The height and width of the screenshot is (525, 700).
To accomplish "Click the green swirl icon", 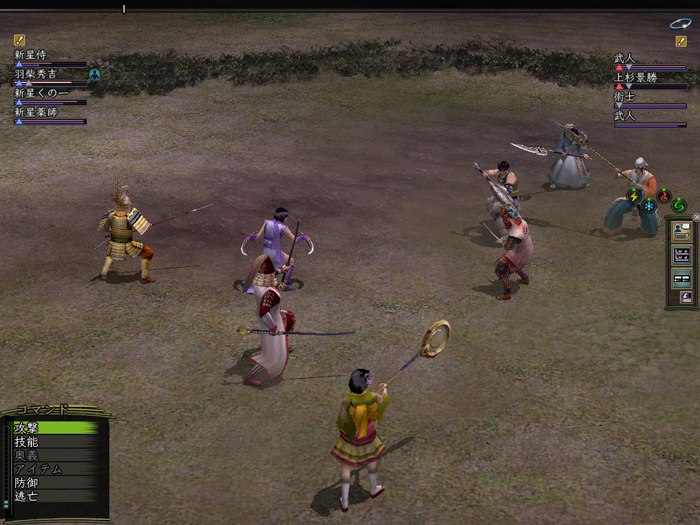I will tap(678, 205).
